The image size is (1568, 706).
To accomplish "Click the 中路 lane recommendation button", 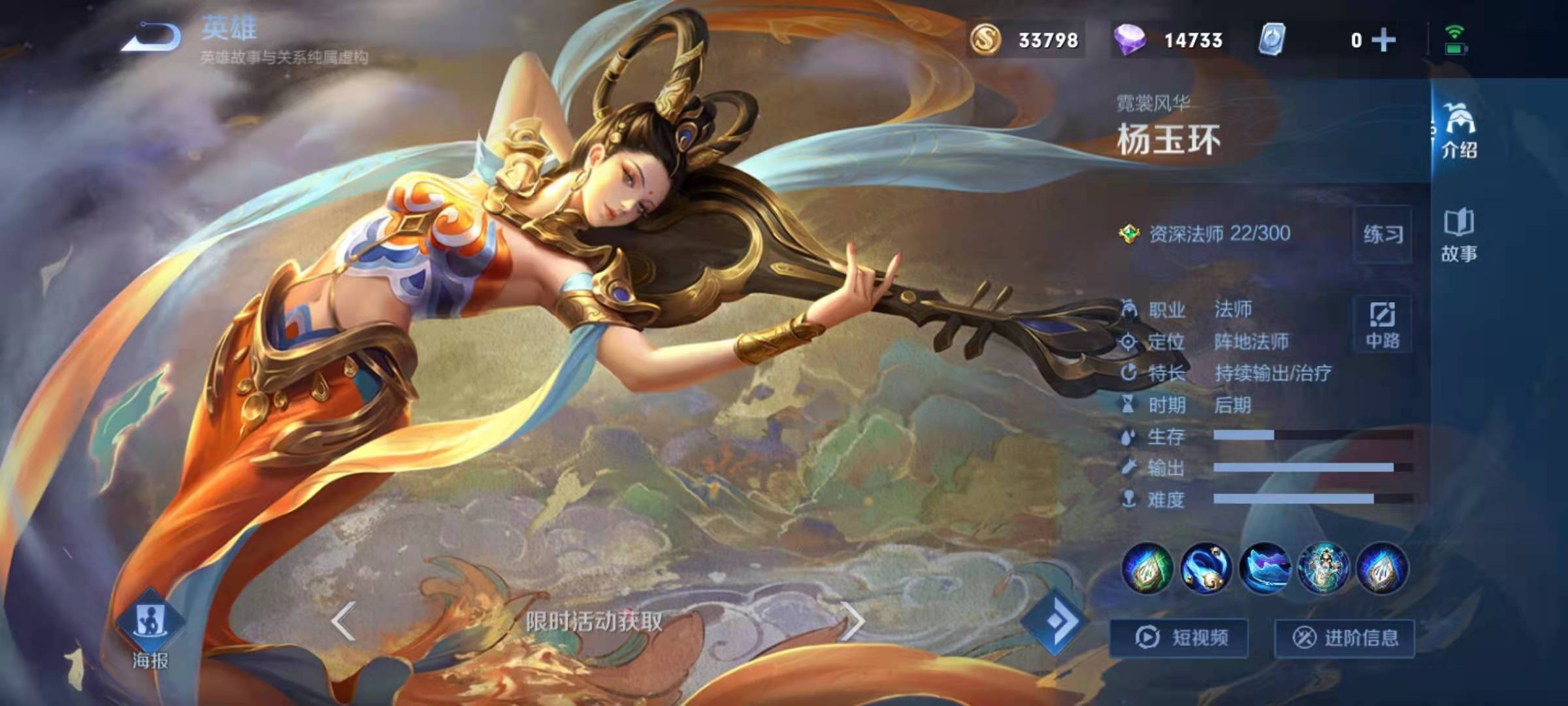I will [1382, 325].
